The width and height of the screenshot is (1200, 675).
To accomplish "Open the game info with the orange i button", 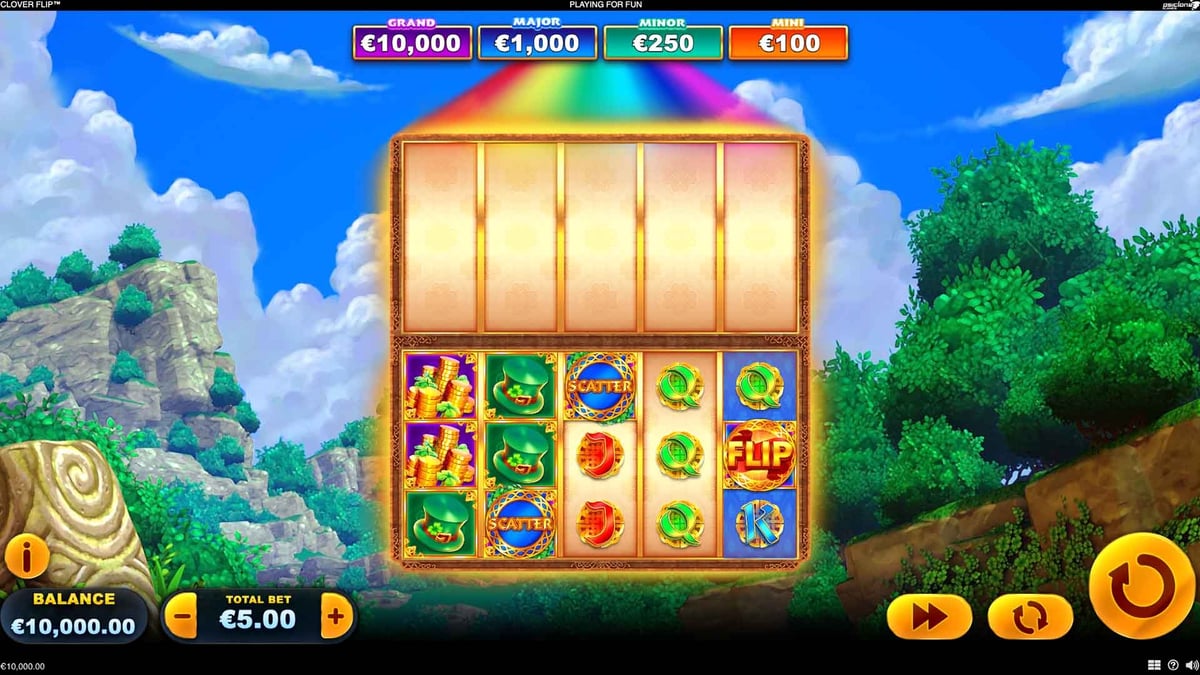I will [x=27, y=557].
